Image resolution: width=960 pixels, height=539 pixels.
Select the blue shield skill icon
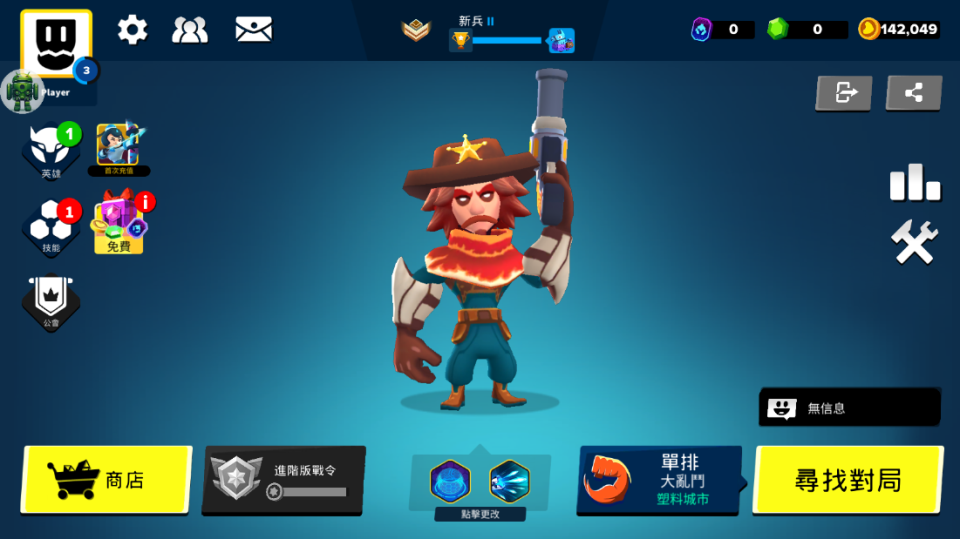coord(450,481)
